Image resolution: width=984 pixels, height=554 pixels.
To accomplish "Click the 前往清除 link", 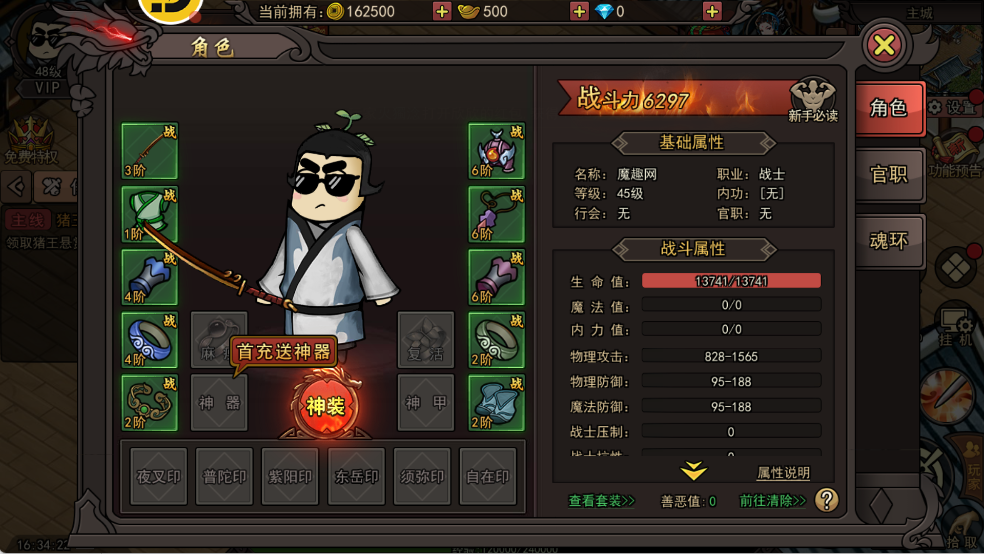I will pos(773,501).
